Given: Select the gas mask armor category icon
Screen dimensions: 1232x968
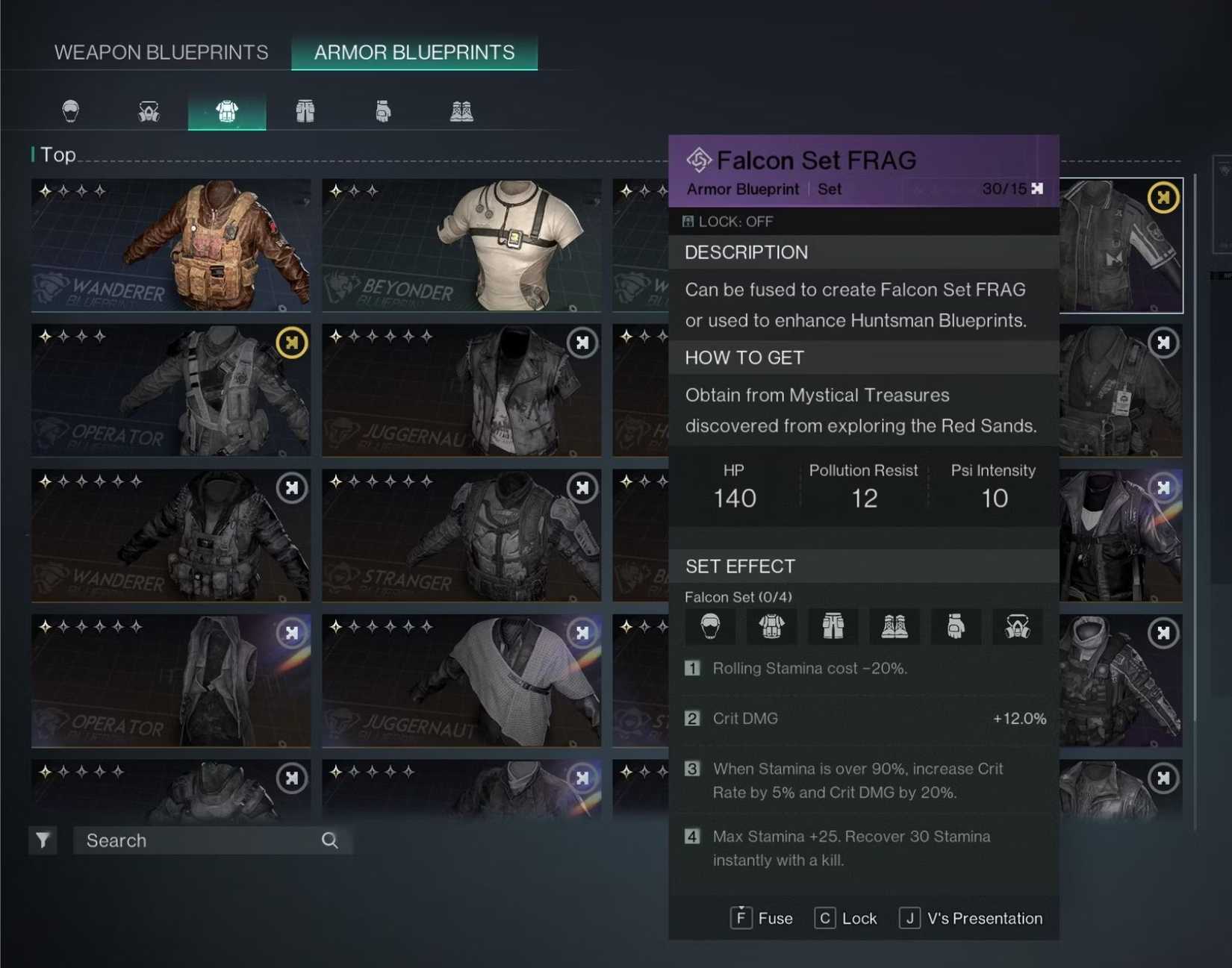Looking at the screenshot, I should point(148,110).
